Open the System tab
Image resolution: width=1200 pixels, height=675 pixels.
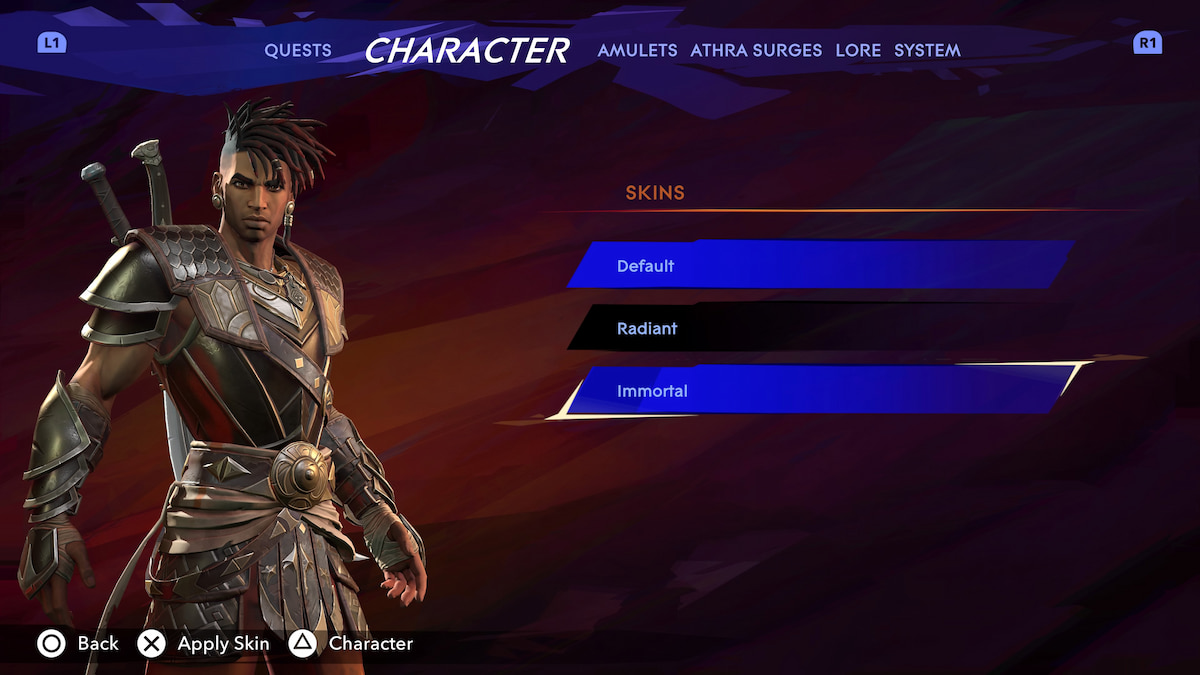pyautogui.click(x=927, y=50)
